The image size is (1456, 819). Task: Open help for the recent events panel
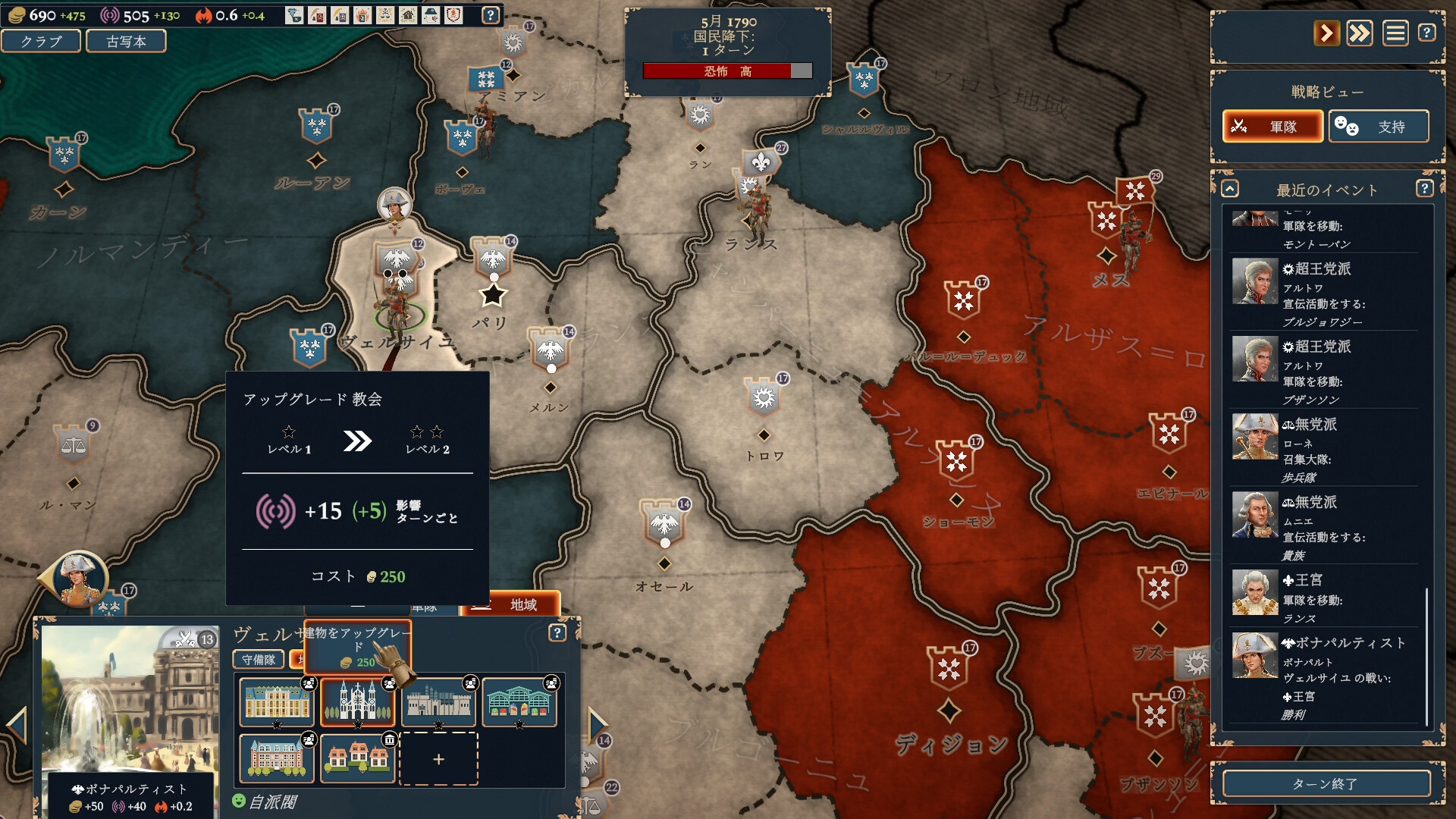[x=1424, y=188]
